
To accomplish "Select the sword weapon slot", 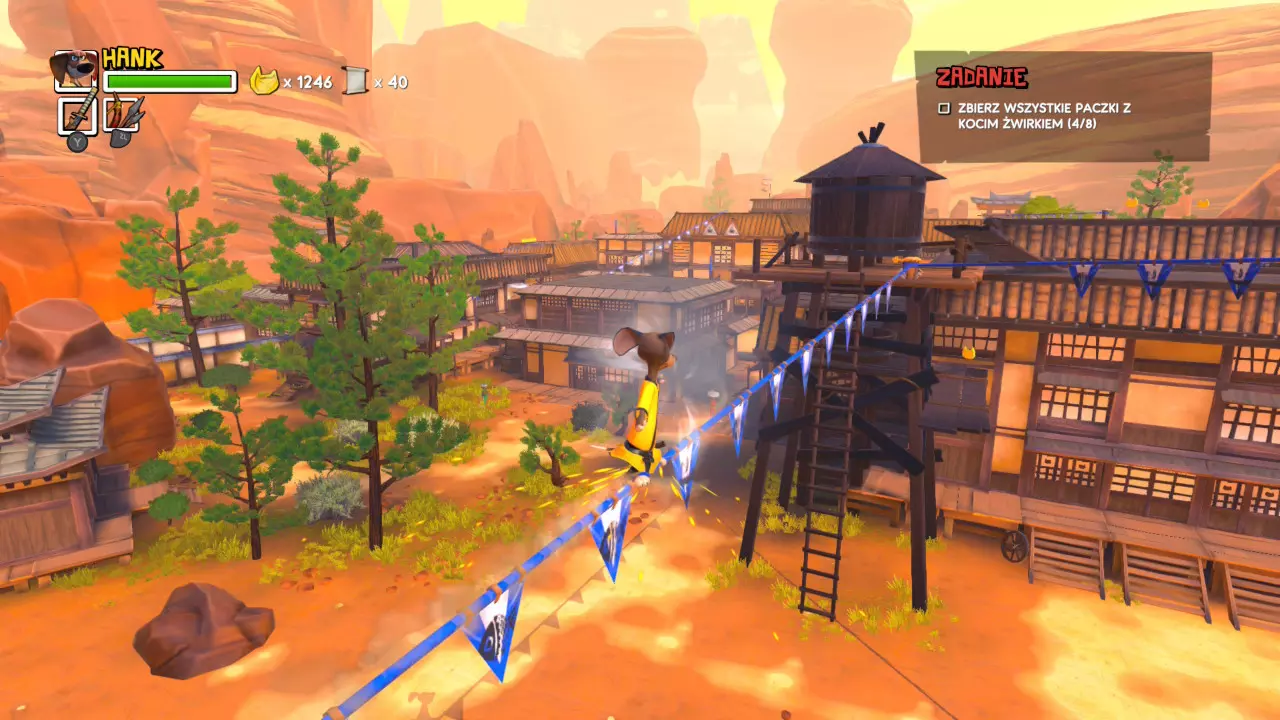I will click(x=78, y=116).
